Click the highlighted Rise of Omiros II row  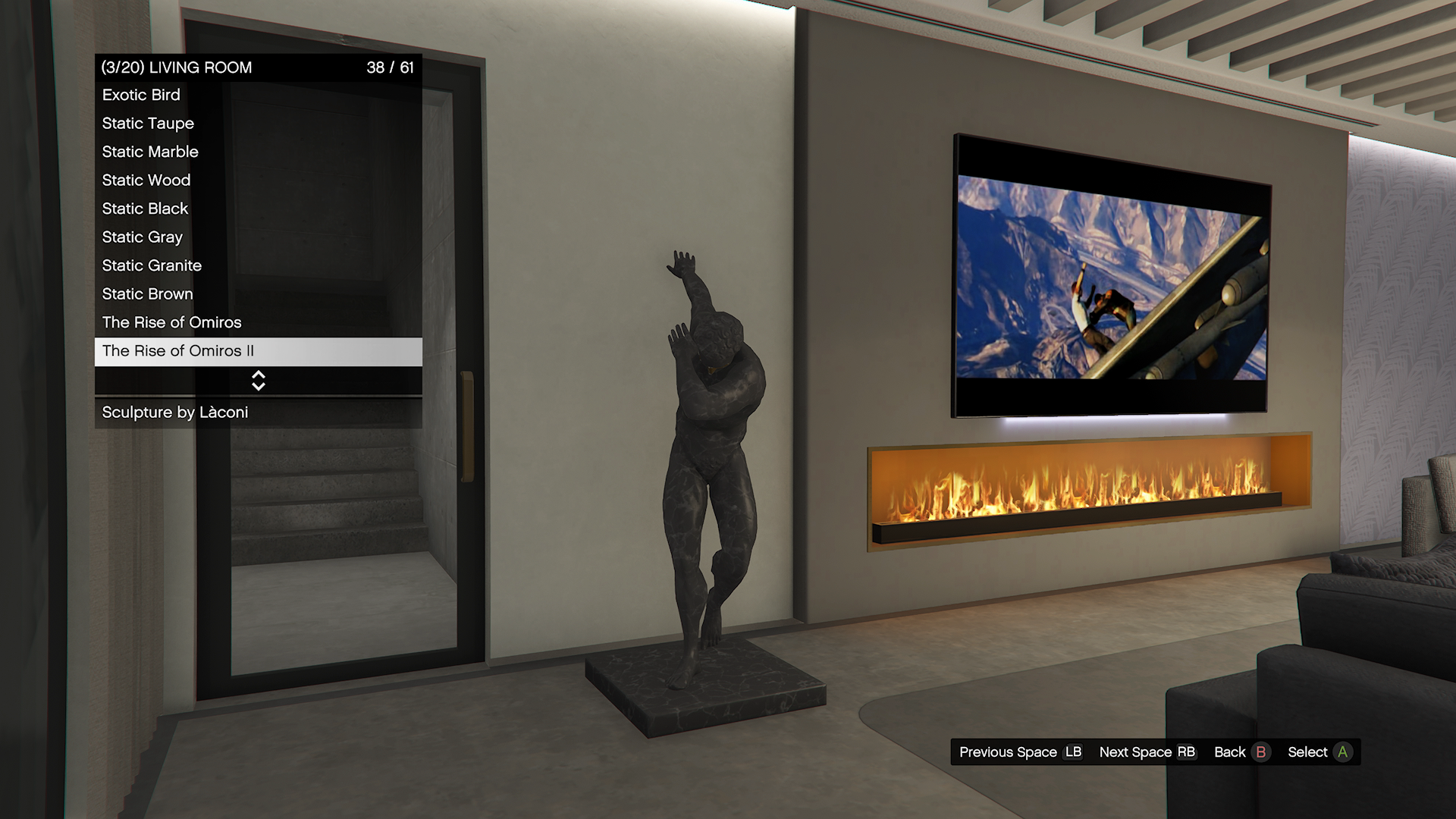coord(258,351)
